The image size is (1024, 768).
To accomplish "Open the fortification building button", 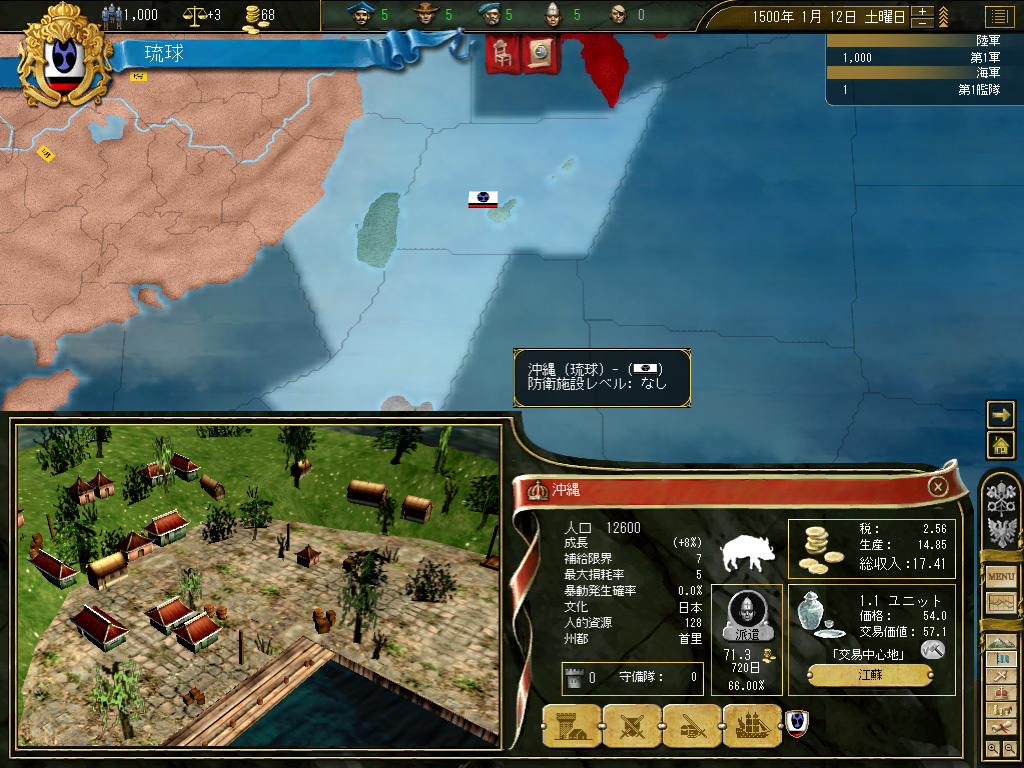I will [571, 727].
